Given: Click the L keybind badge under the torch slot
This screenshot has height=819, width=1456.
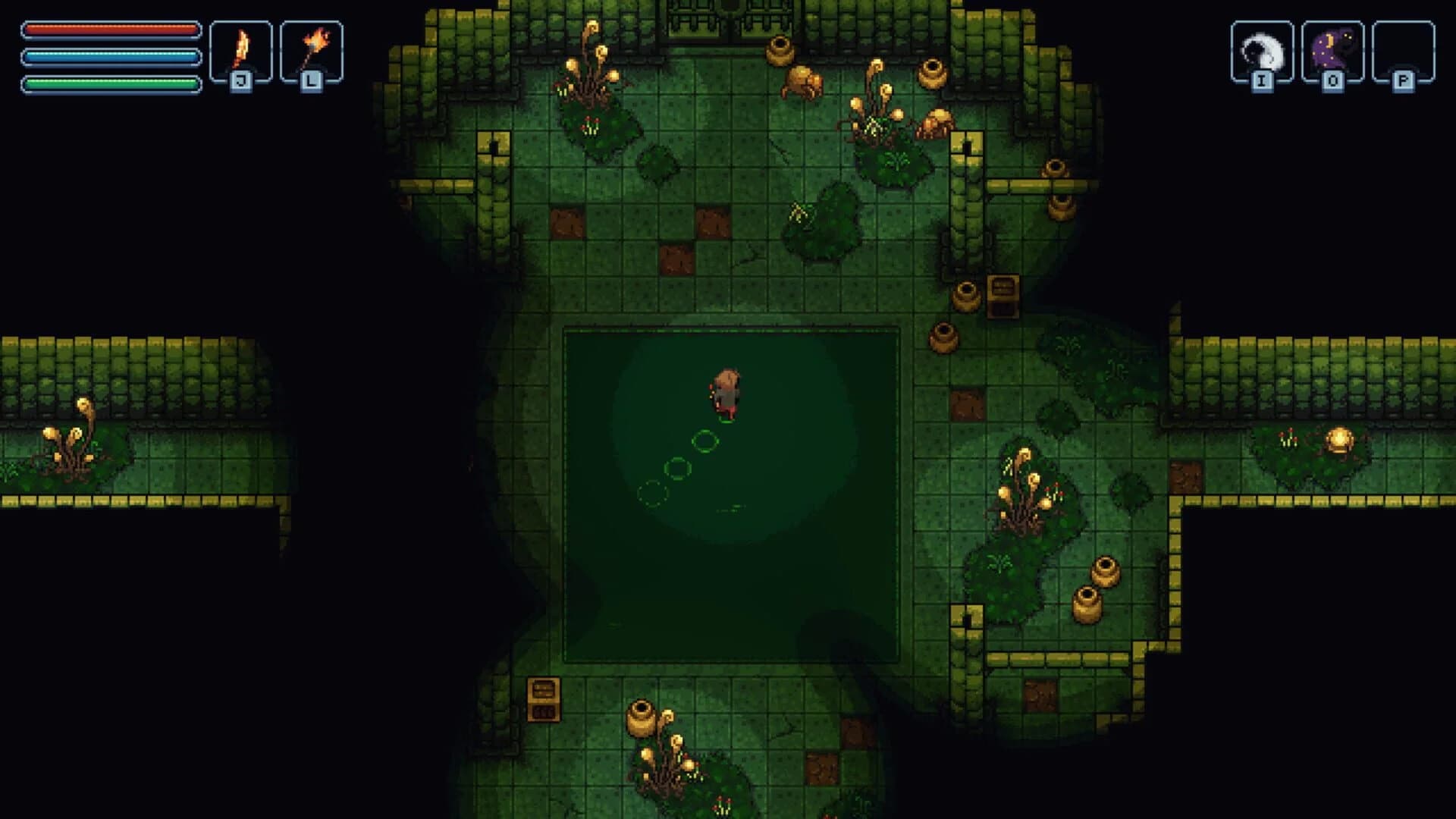Looking at the screenshot, I should click(x=311, y=79).
